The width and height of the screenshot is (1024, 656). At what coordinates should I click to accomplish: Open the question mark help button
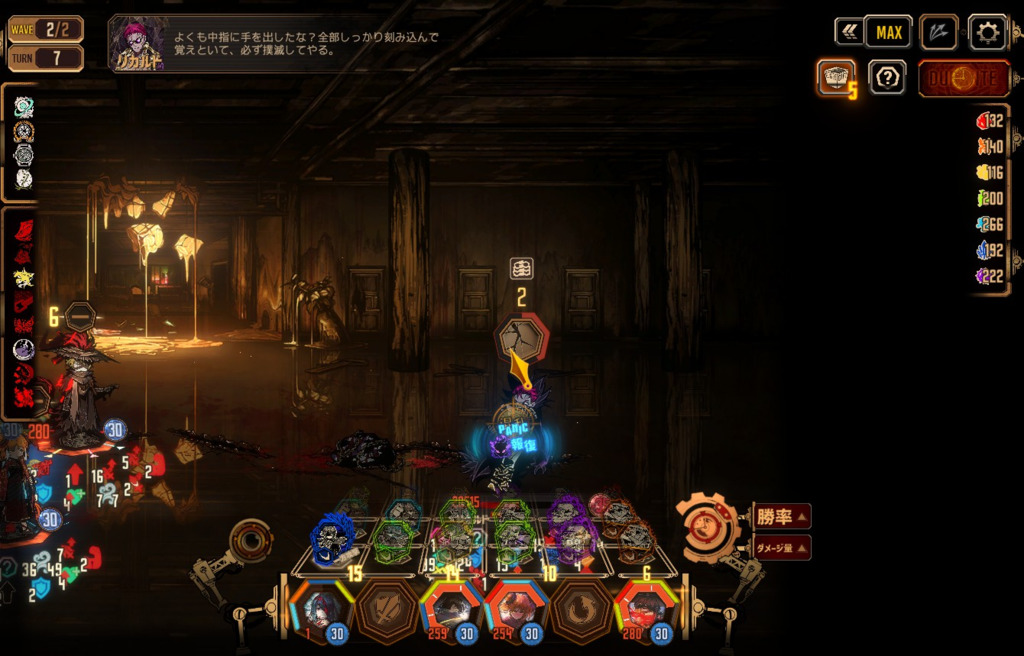[887, 78]
